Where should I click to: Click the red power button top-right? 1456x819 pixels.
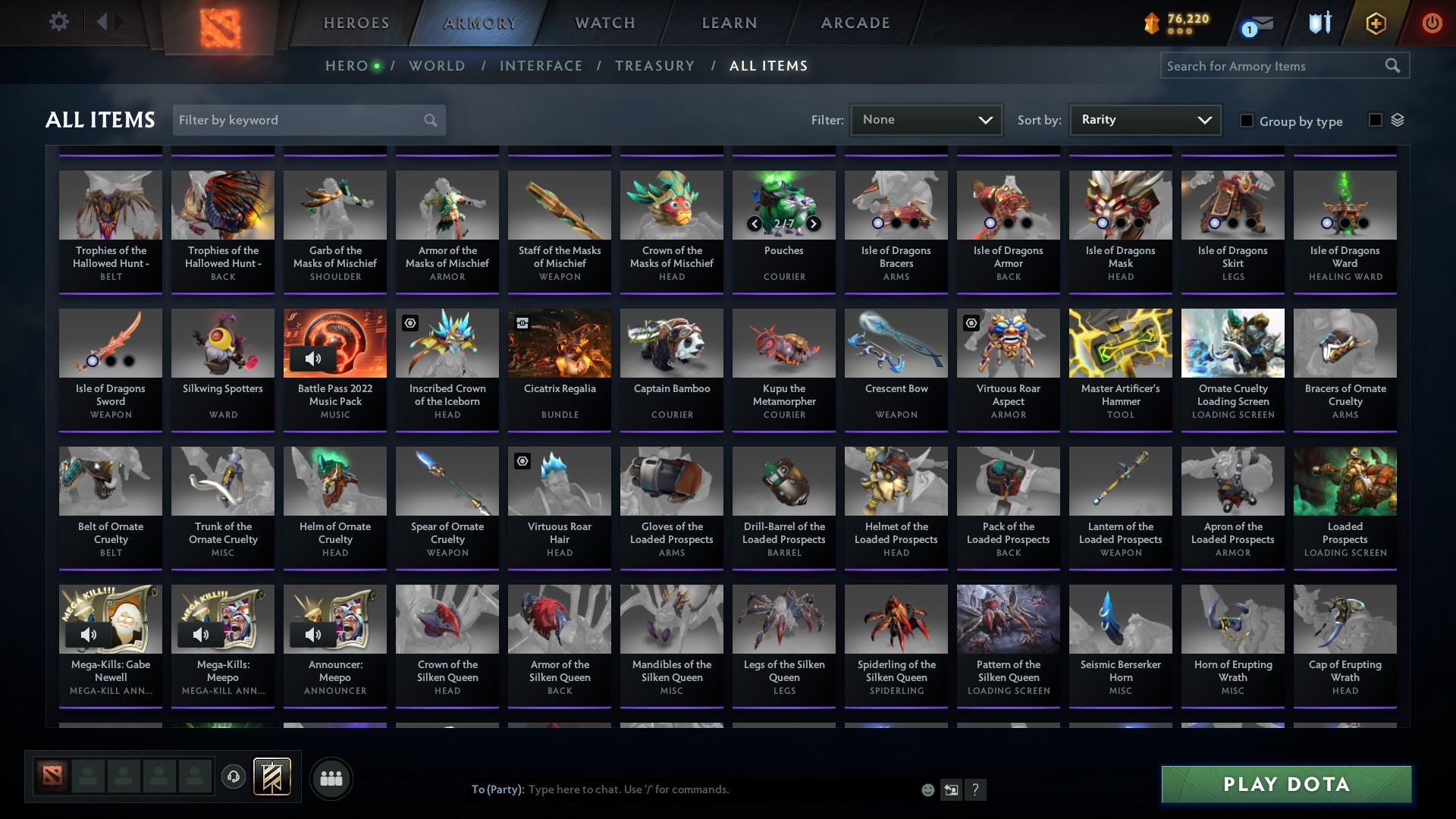[1432, 23]
